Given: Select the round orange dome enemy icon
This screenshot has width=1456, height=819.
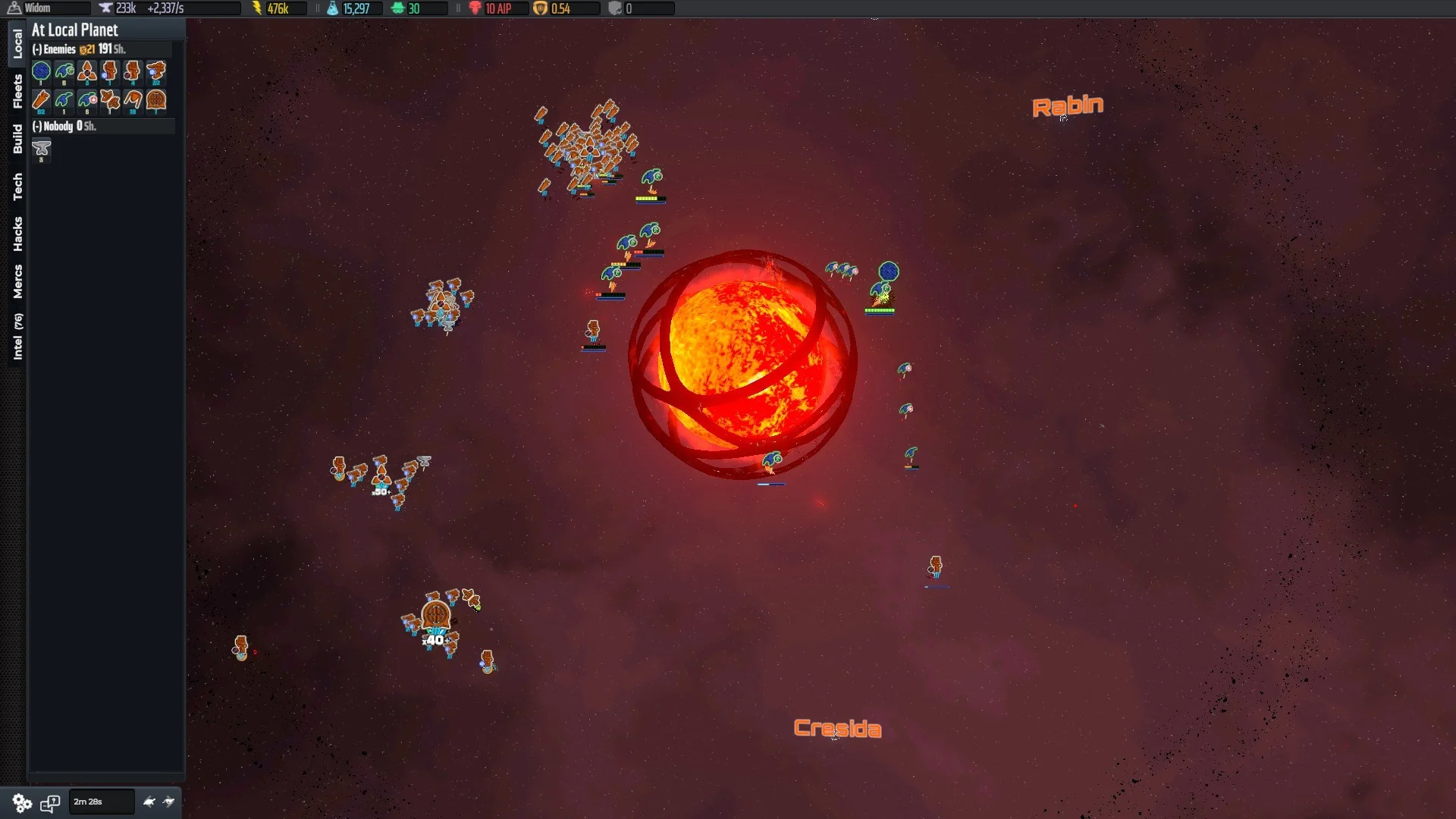Looking at the screenshot, I should pyautogui.click(x=156, y=100).
